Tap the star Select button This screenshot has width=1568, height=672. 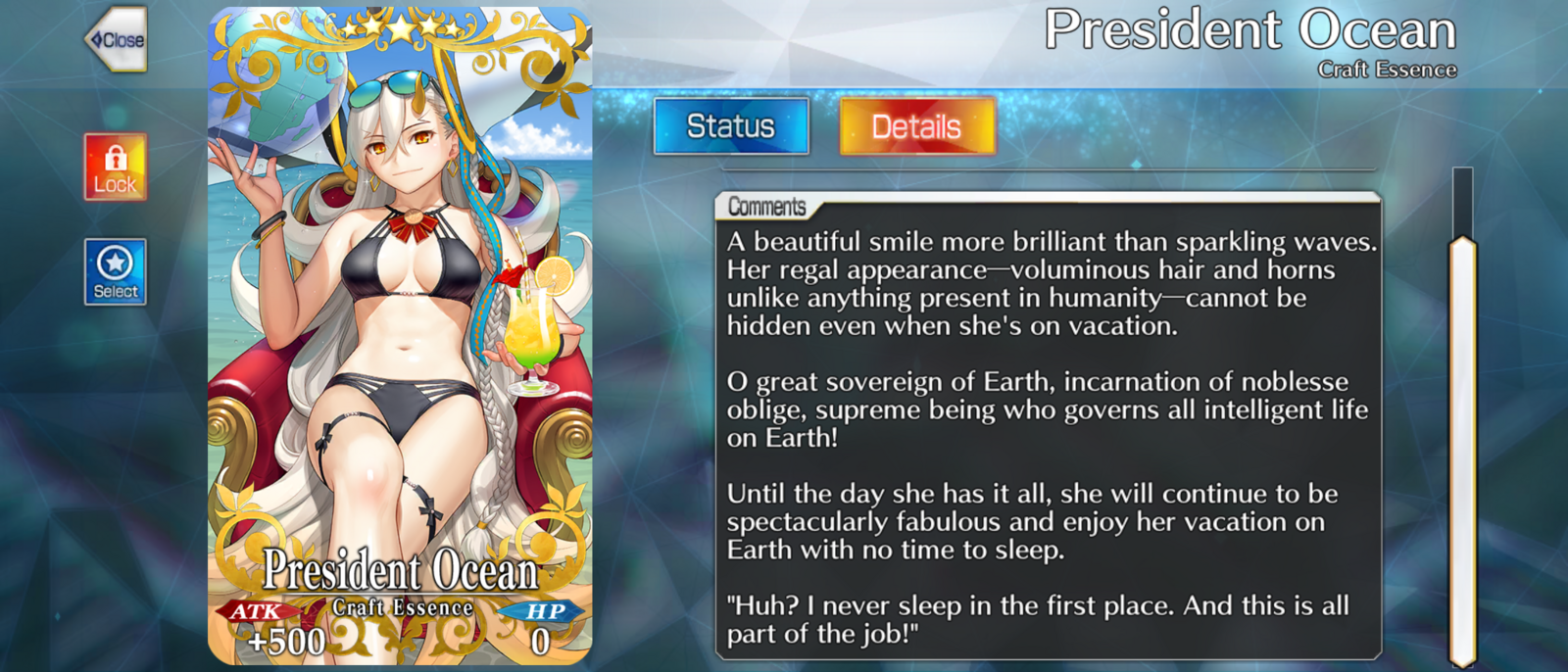pyautogui.click(x=116, y=271)
